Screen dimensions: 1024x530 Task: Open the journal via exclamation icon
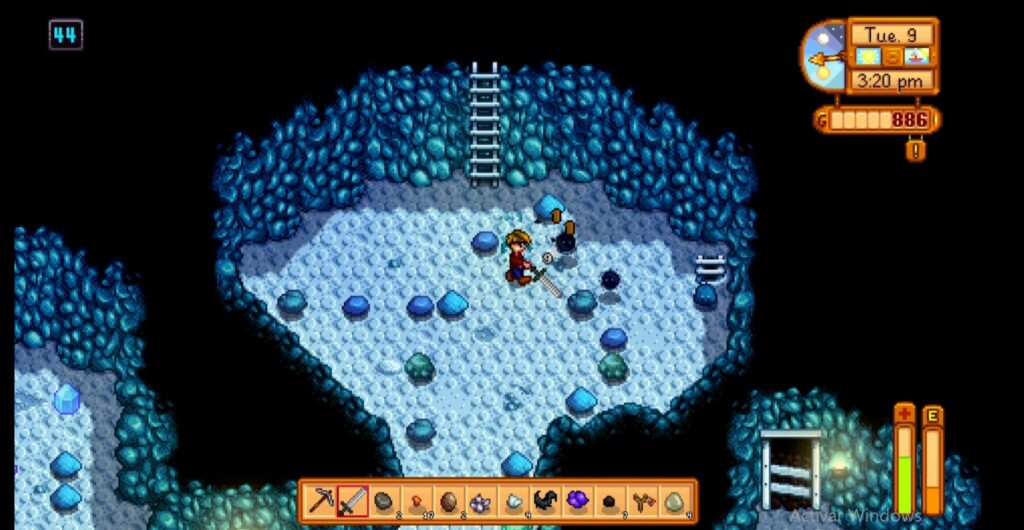pos(914,150)
